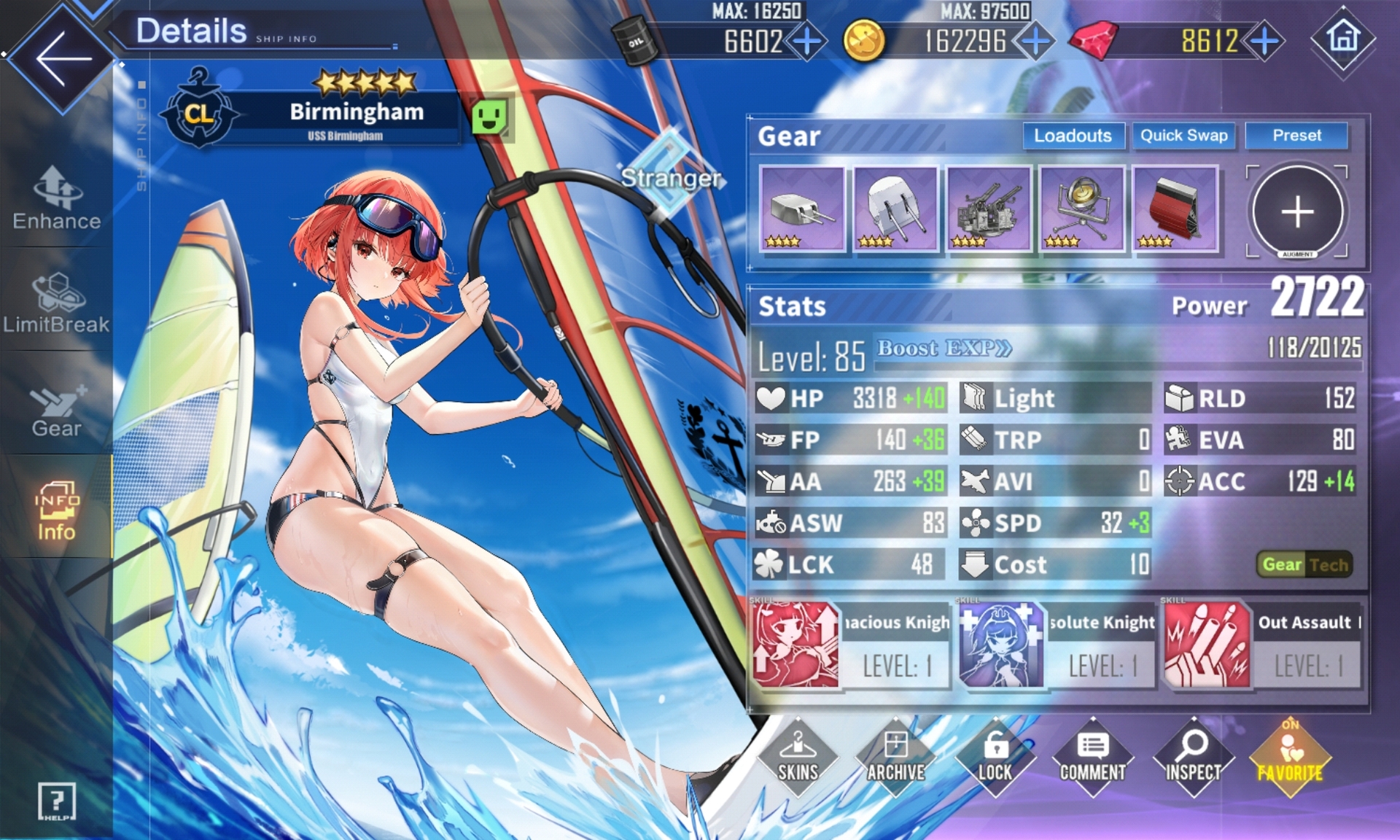Open the gear Preset option

click(1296, 136)
